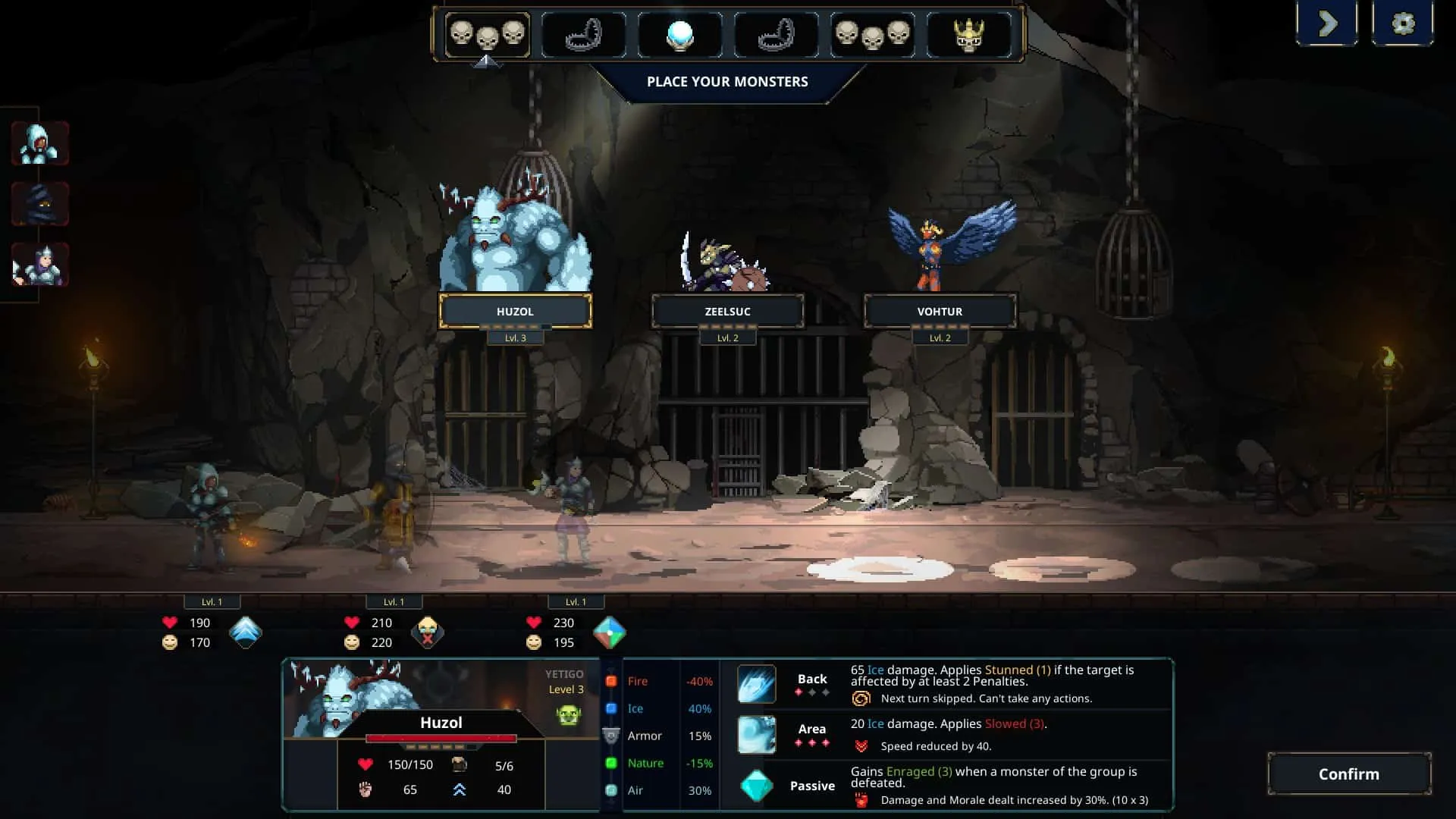This screenshot has height=819, width=1456.
Task: Select Zeelsuc's name label
Action: point(729,311)
